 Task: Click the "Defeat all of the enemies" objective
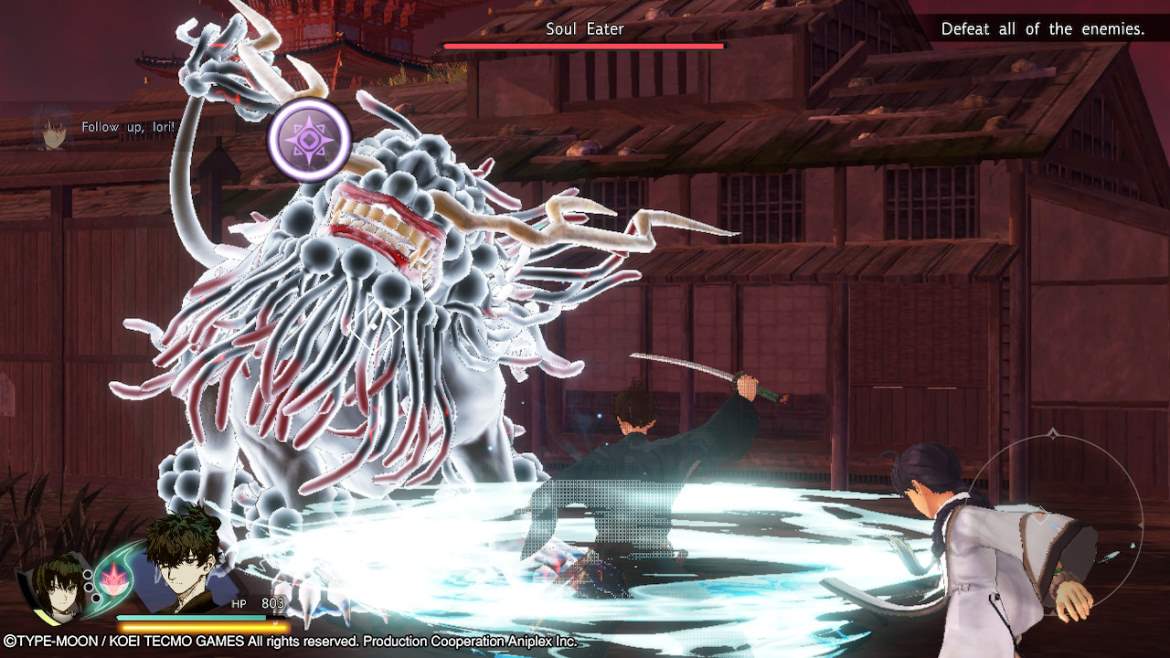pyautogui.click(x=1042, y=29)
